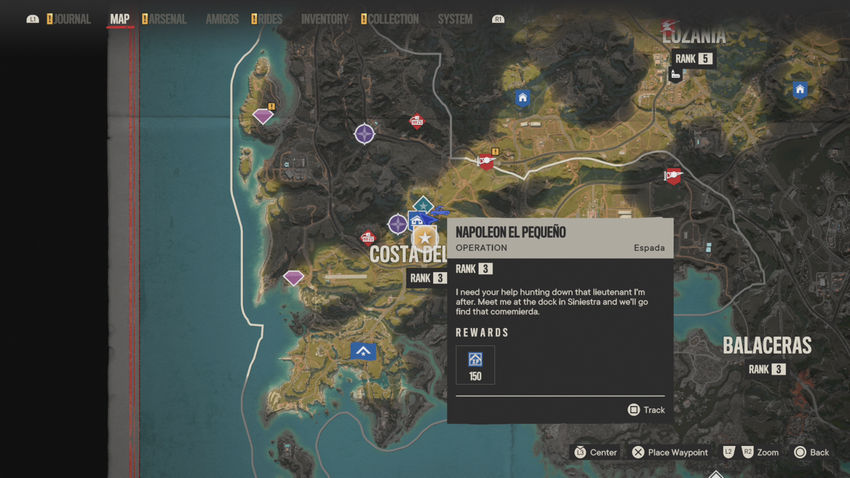
Task: Select the Map tab
Action: 120,19
